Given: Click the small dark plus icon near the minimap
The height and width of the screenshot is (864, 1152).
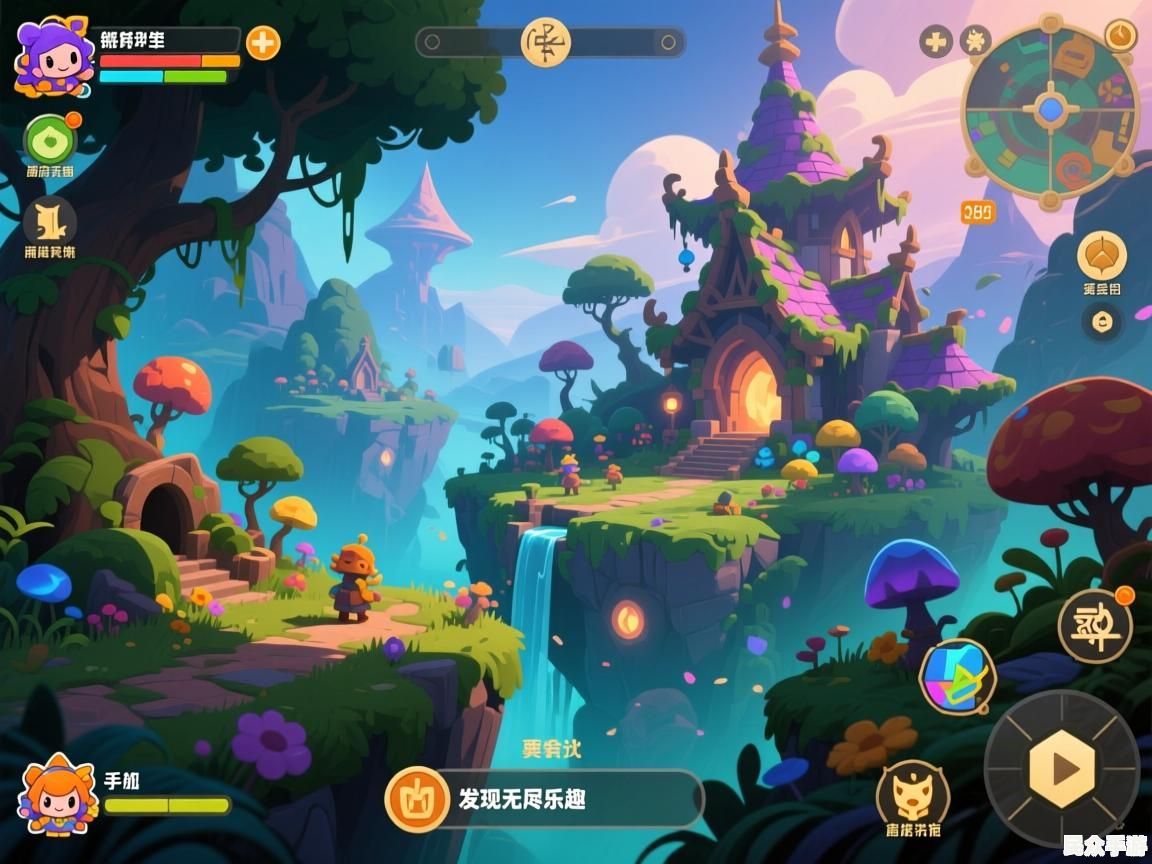Looking at the screenshot, I should (x=936, y=41).
